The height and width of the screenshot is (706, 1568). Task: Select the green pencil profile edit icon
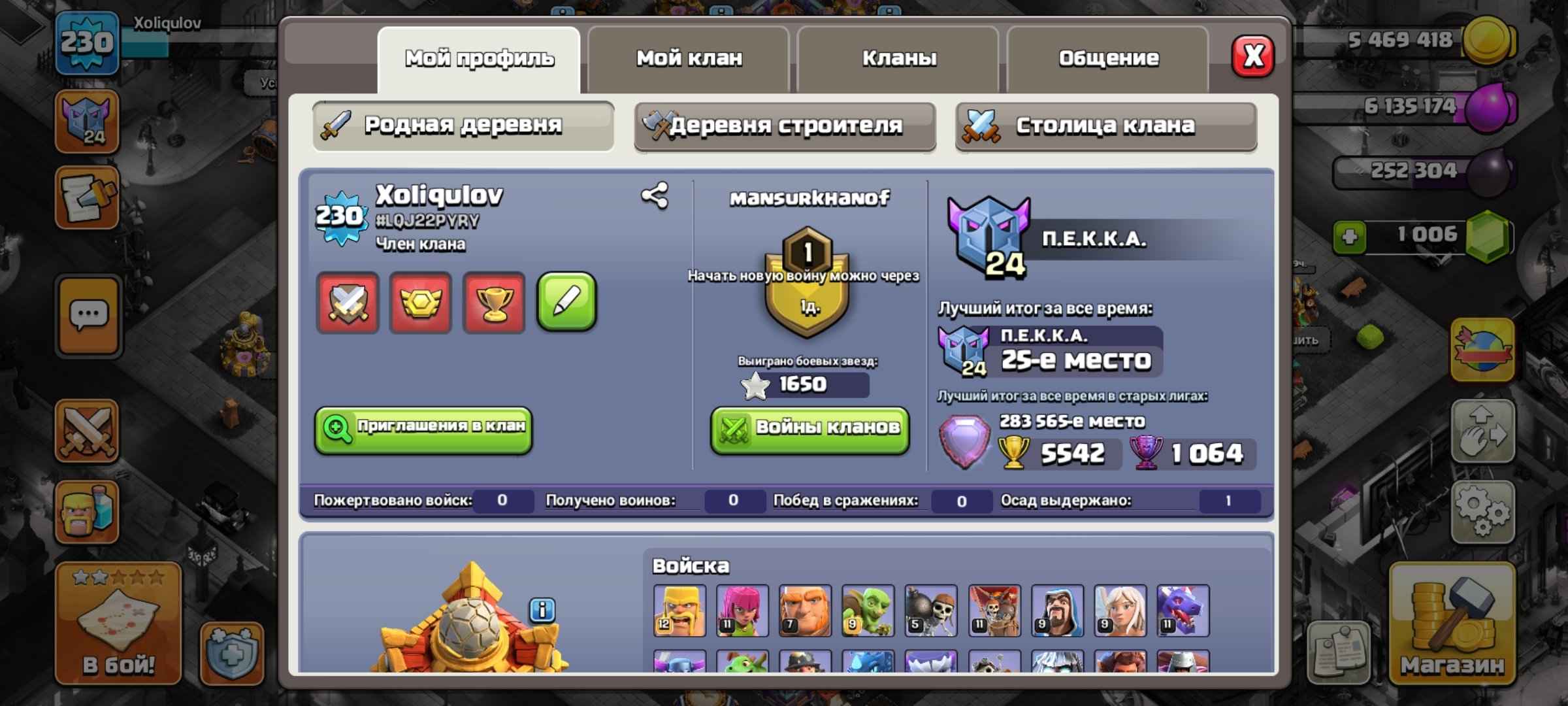(567, 303)
